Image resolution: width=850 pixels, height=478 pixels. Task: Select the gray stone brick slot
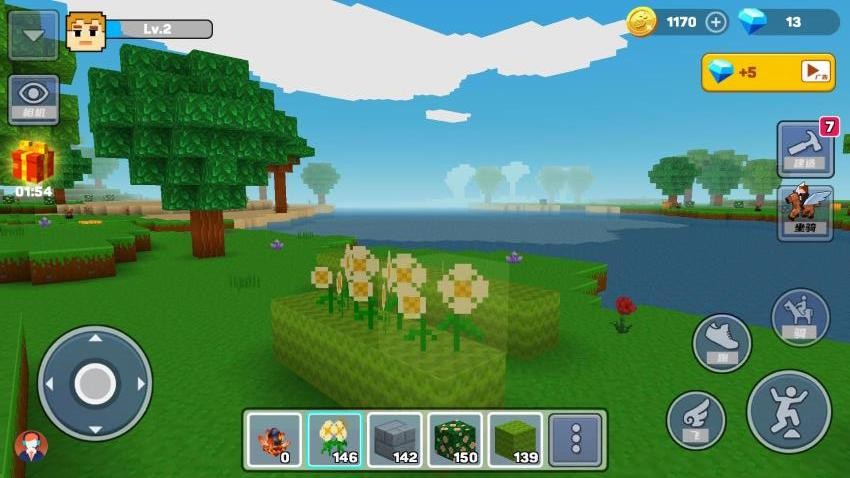pyautogui.click(x=394, y=440)
